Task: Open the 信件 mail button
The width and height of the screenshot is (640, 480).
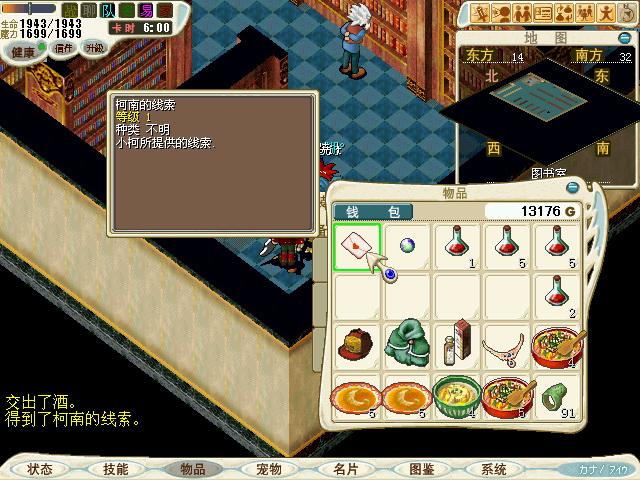Action: tap(64, 47)
